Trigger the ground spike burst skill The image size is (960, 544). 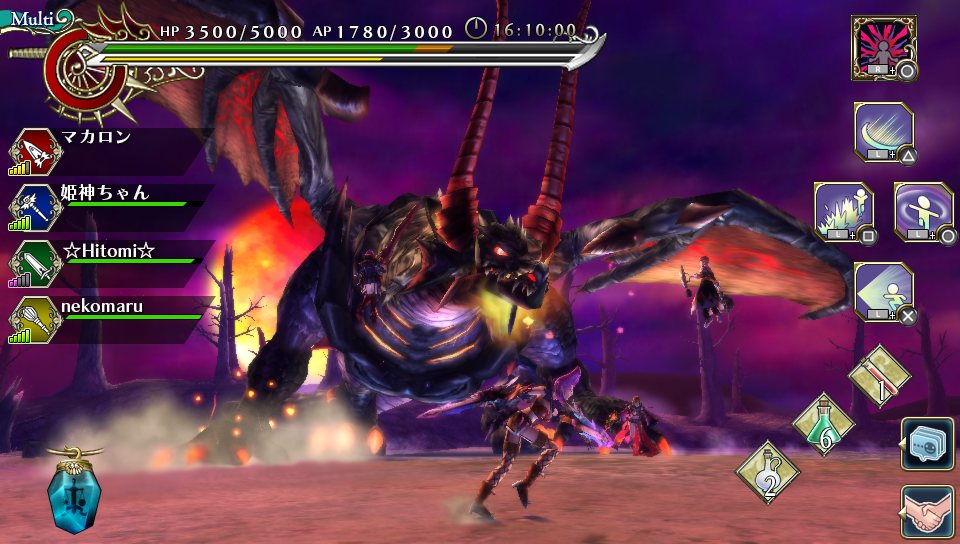pyautogui.click(x=844, y=211)
